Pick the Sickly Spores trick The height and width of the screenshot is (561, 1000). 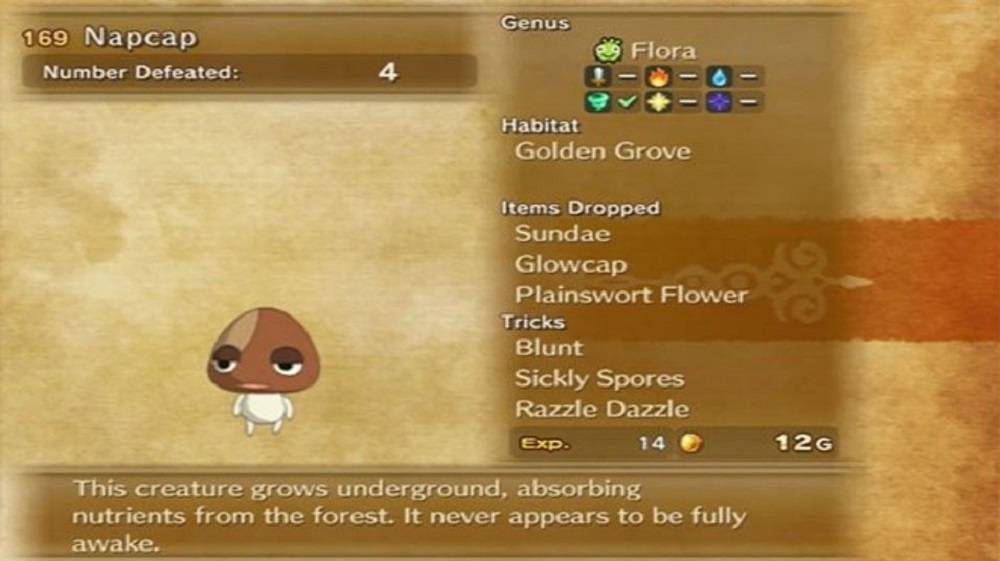coord(599,379)
